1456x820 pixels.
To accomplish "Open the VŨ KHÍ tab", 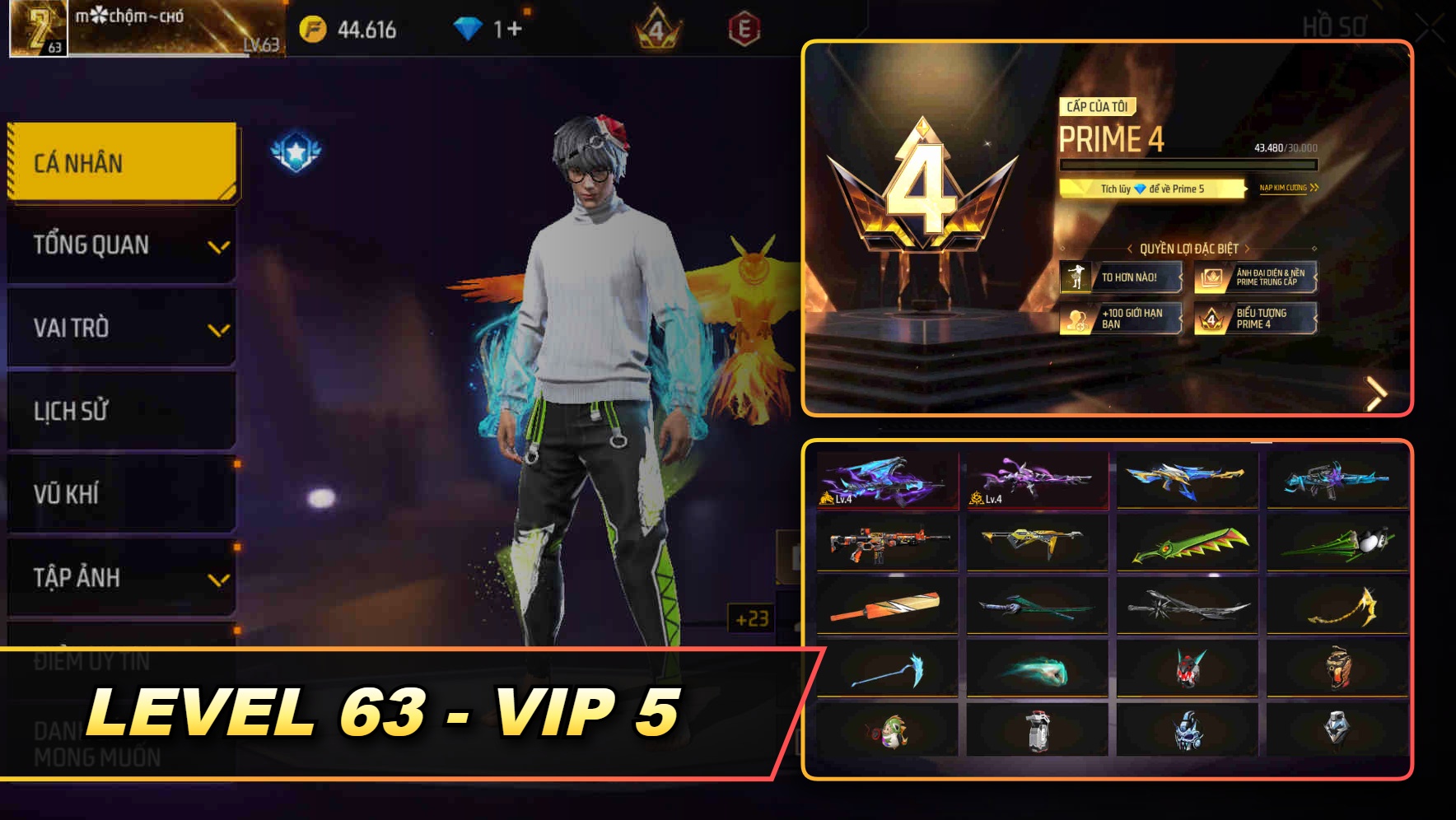I will 120,494.
